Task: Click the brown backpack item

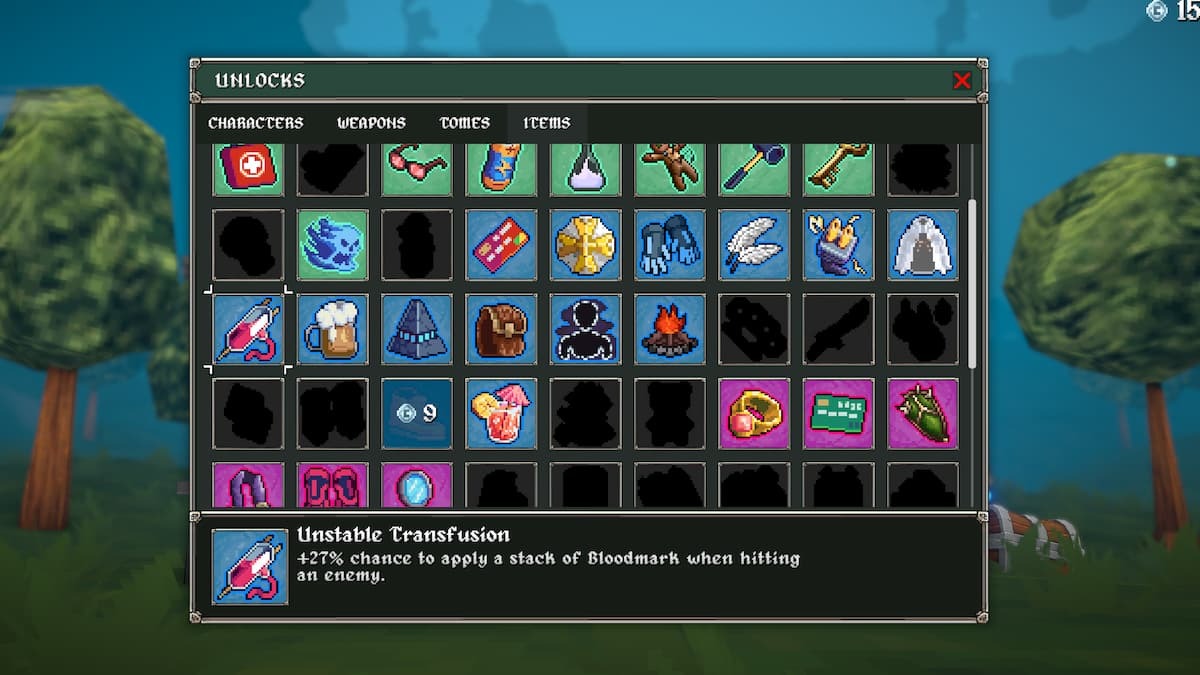Action: (x=501, y=329)
